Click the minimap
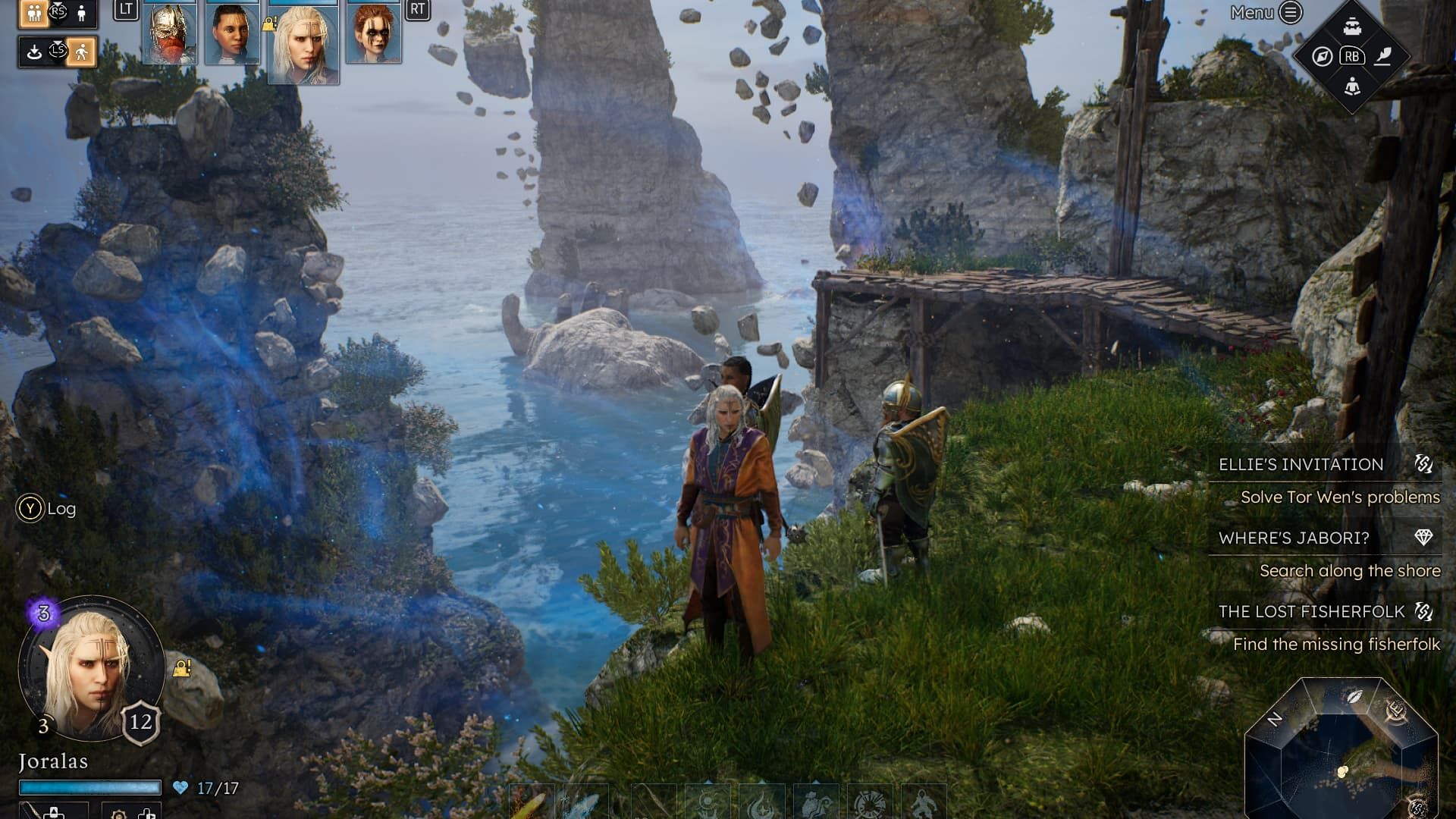Viewport: 1456px width, 819px height. [x=1341, y=748]
